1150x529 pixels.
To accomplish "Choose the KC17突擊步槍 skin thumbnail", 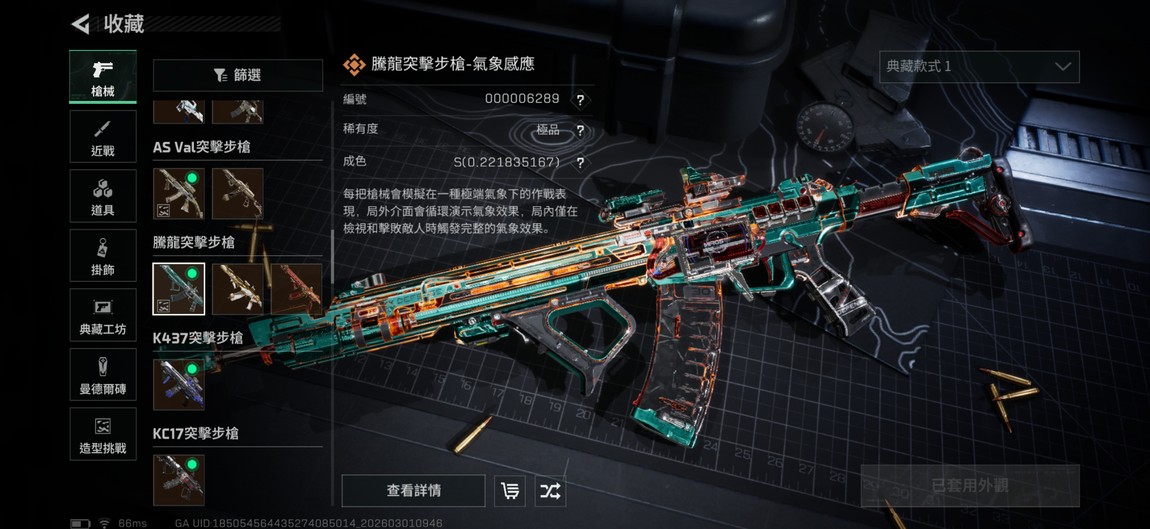I will [179, 480].
